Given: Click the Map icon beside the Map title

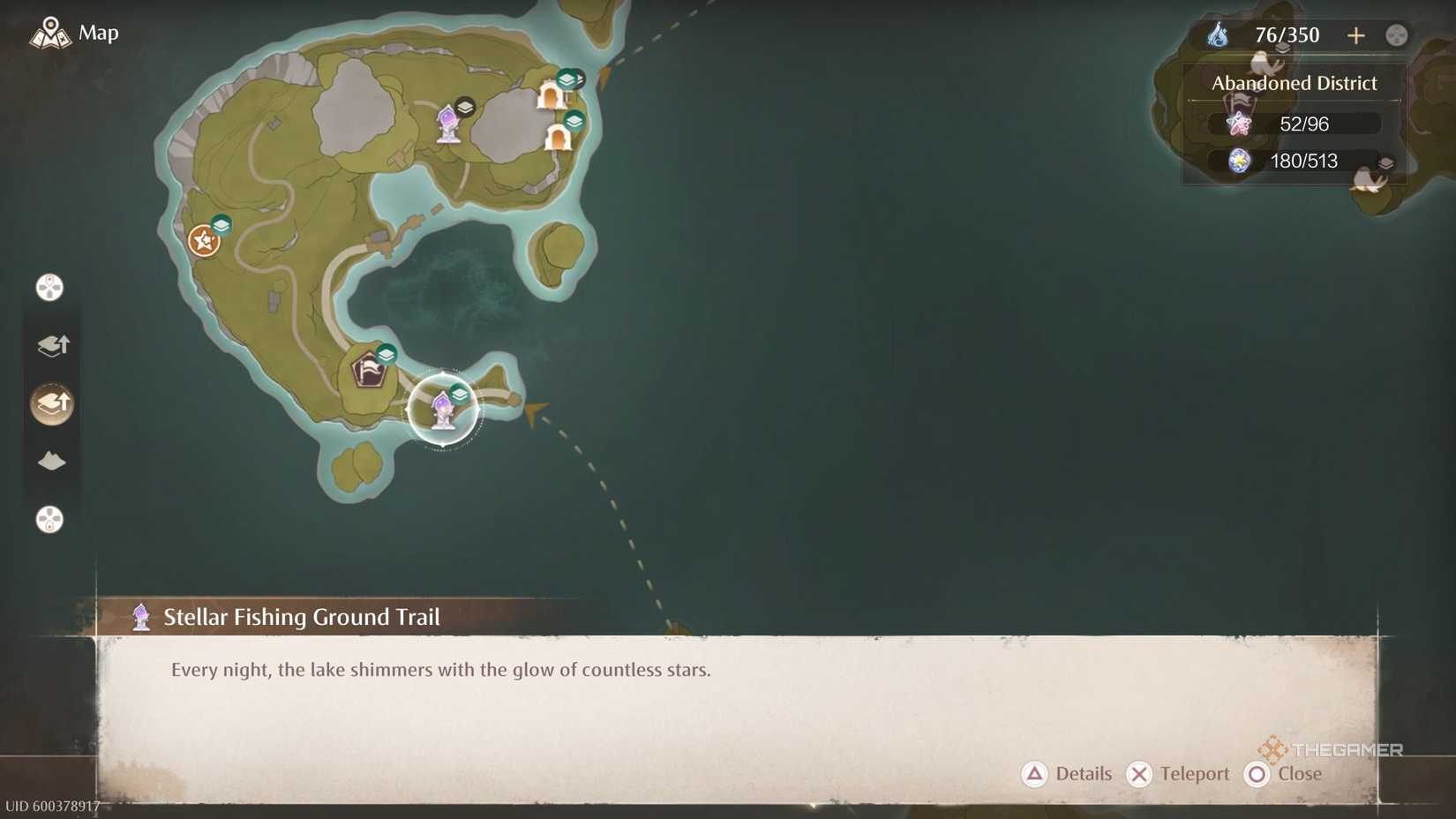Looking at the screenshot, I should (x=50, y=34).
